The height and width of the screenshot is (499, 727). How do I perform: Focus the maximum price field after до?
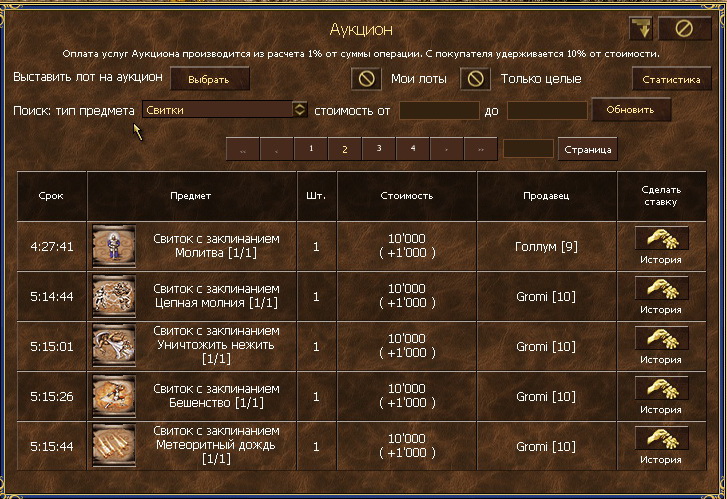click(x=546, y=110)
